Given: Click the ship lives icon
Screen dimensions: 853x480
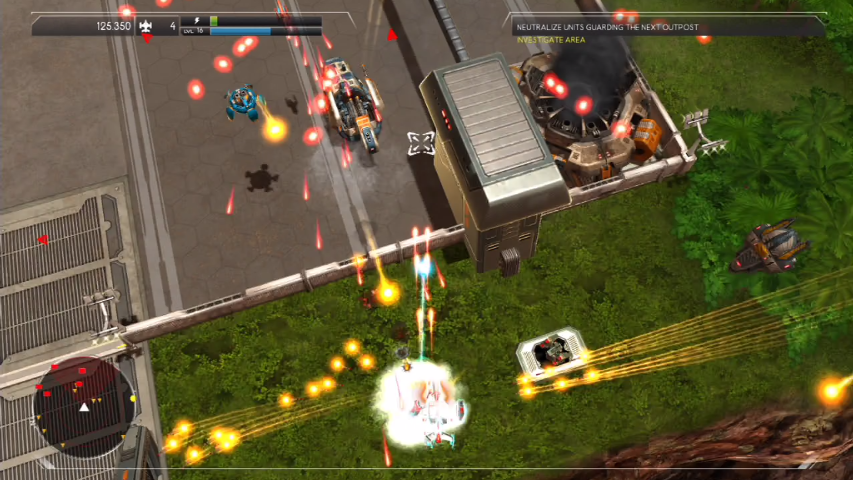Looking at the screenshot, I should tap(147, 26).
